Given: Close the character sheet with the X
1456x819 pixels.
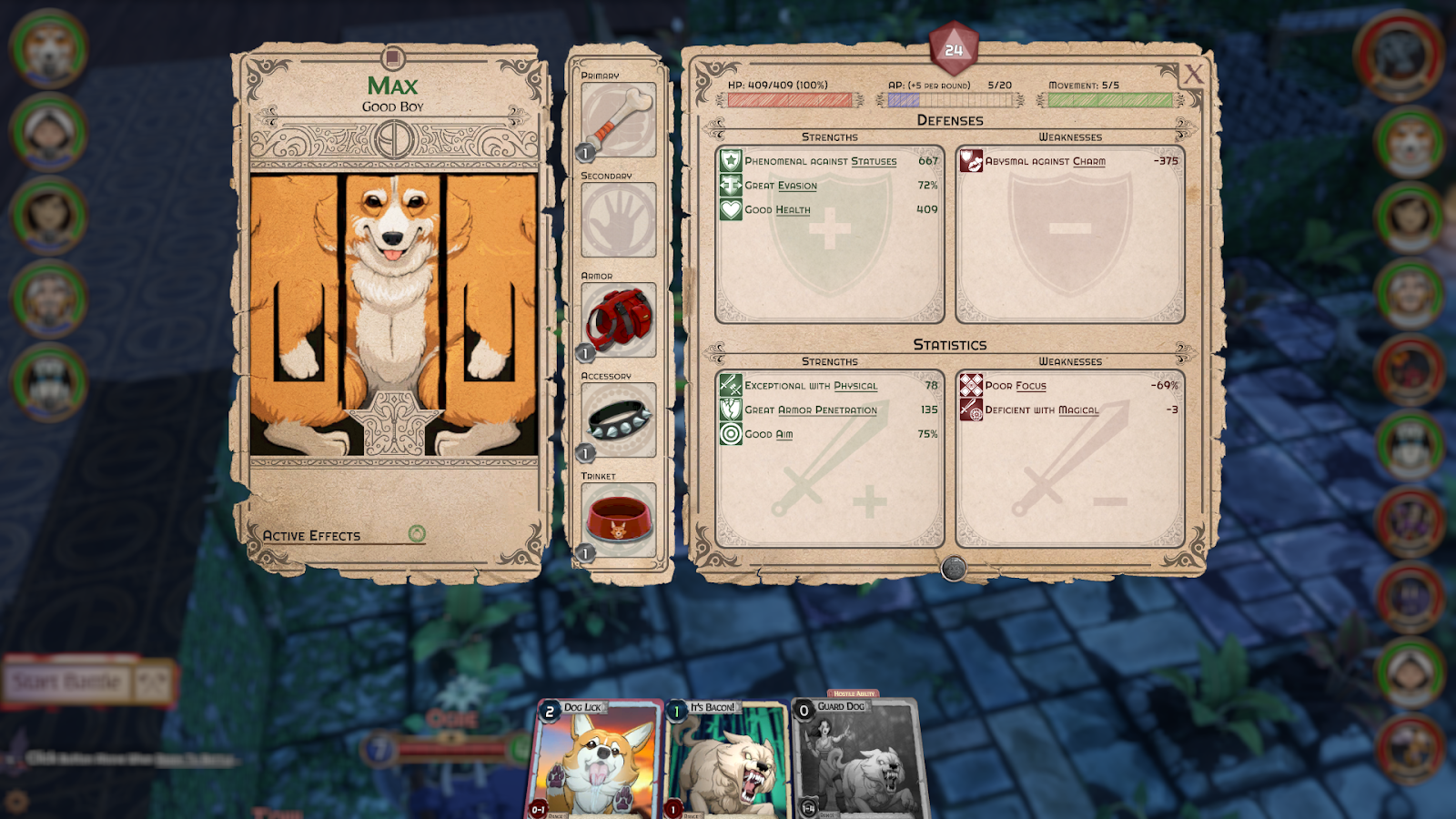Looking at the screenshot, I should 1193,75.
